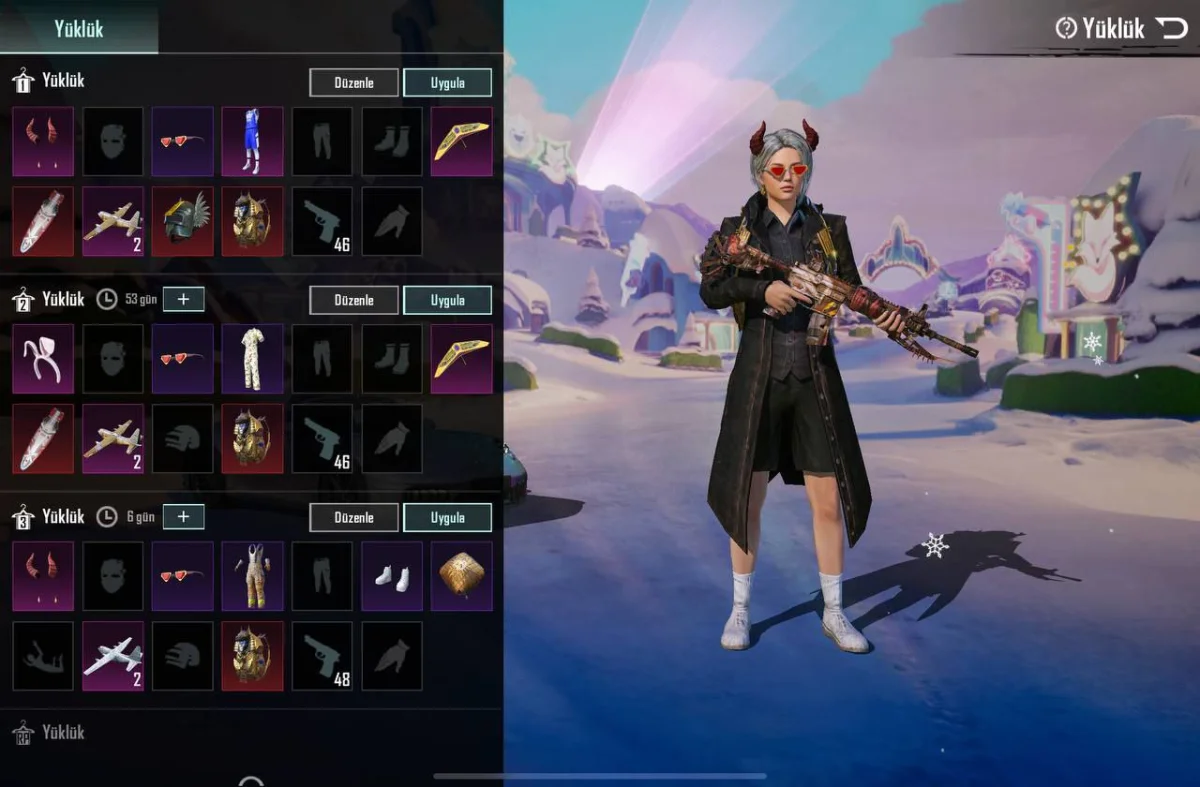The width and height of the screenshot is (1200, 787).
Task: Select the white outfit slot
Action: [252, 358]
